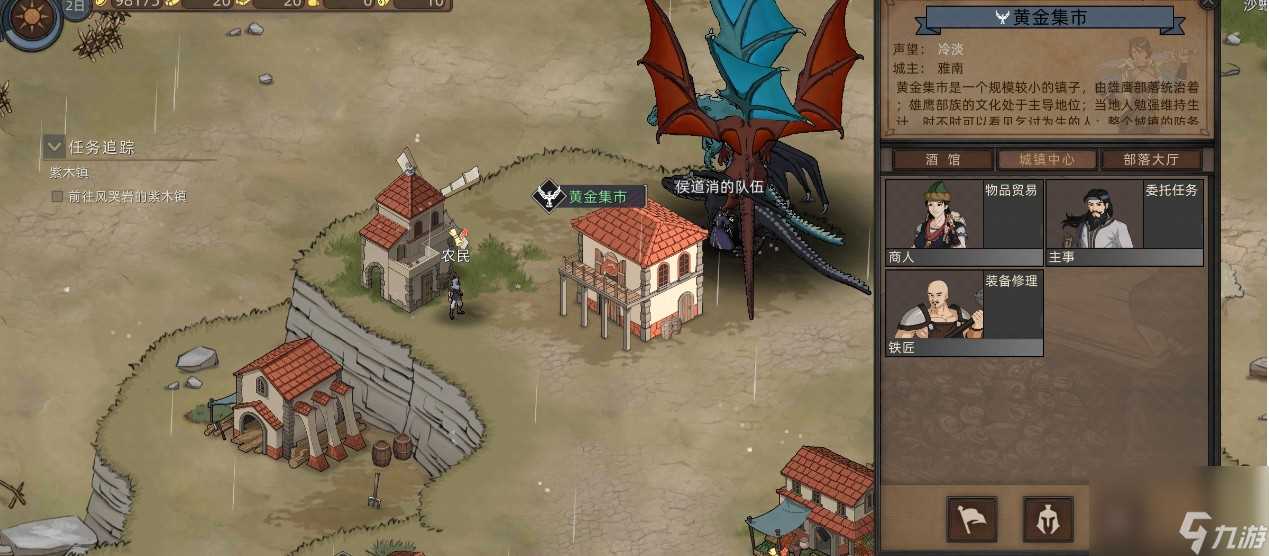1269x556 pixels.
Task: Select the 城镇中心 town center tab
Action: (x=1047, y=160)
